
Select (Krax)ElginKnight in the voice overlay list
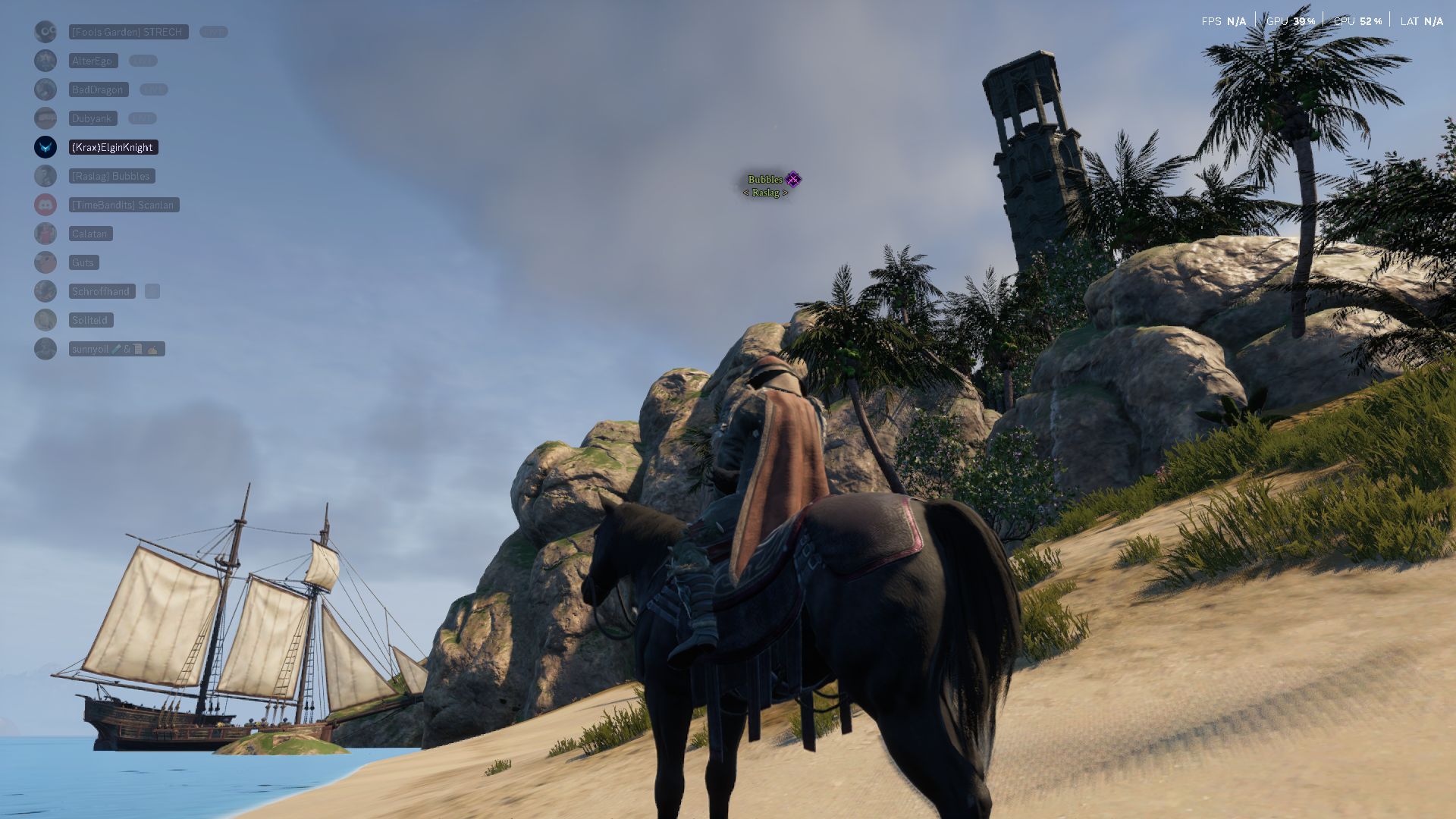click(112, 147)
